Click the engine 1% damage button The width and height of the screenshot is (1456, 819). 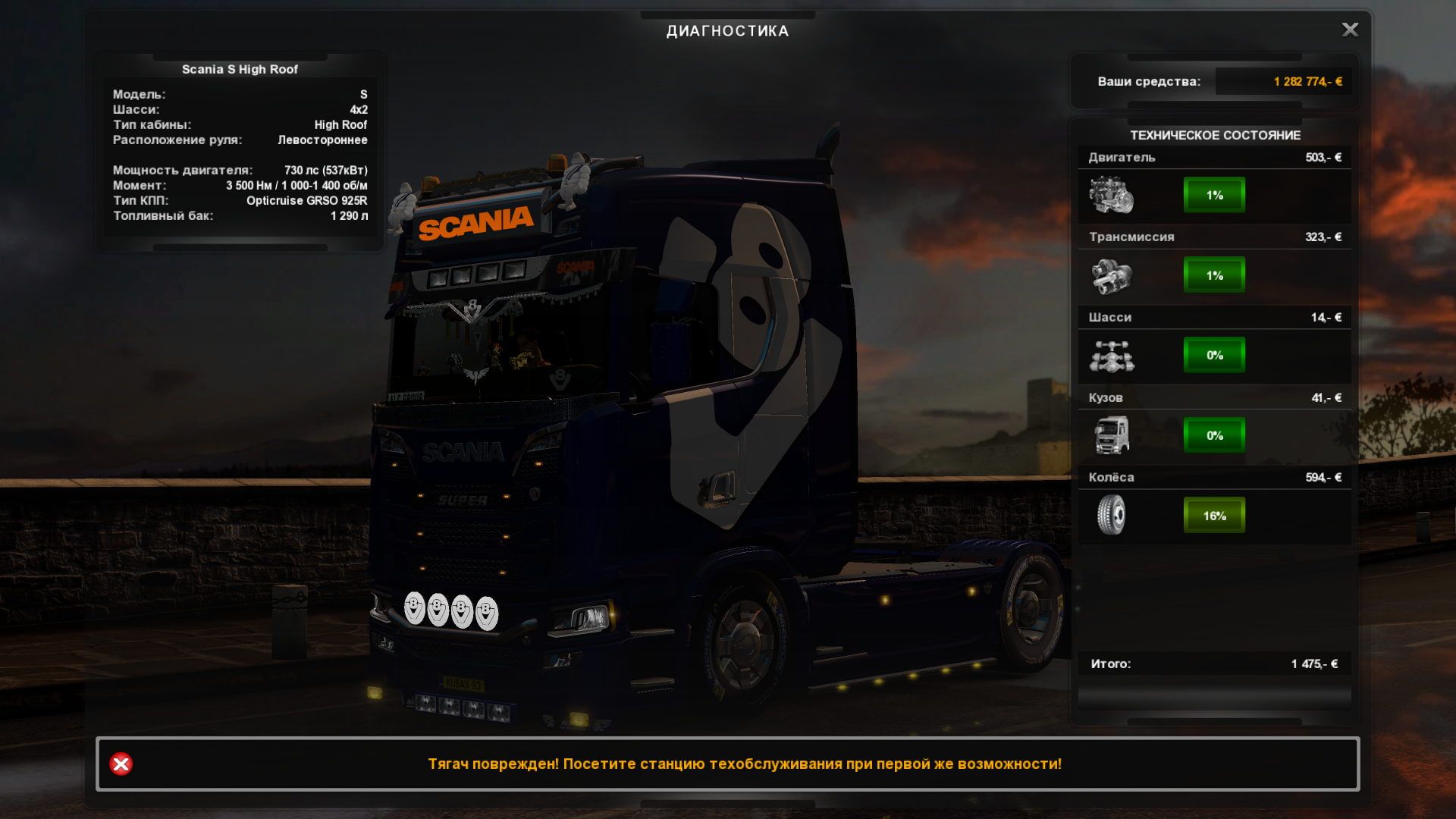tap(1214, 195)
